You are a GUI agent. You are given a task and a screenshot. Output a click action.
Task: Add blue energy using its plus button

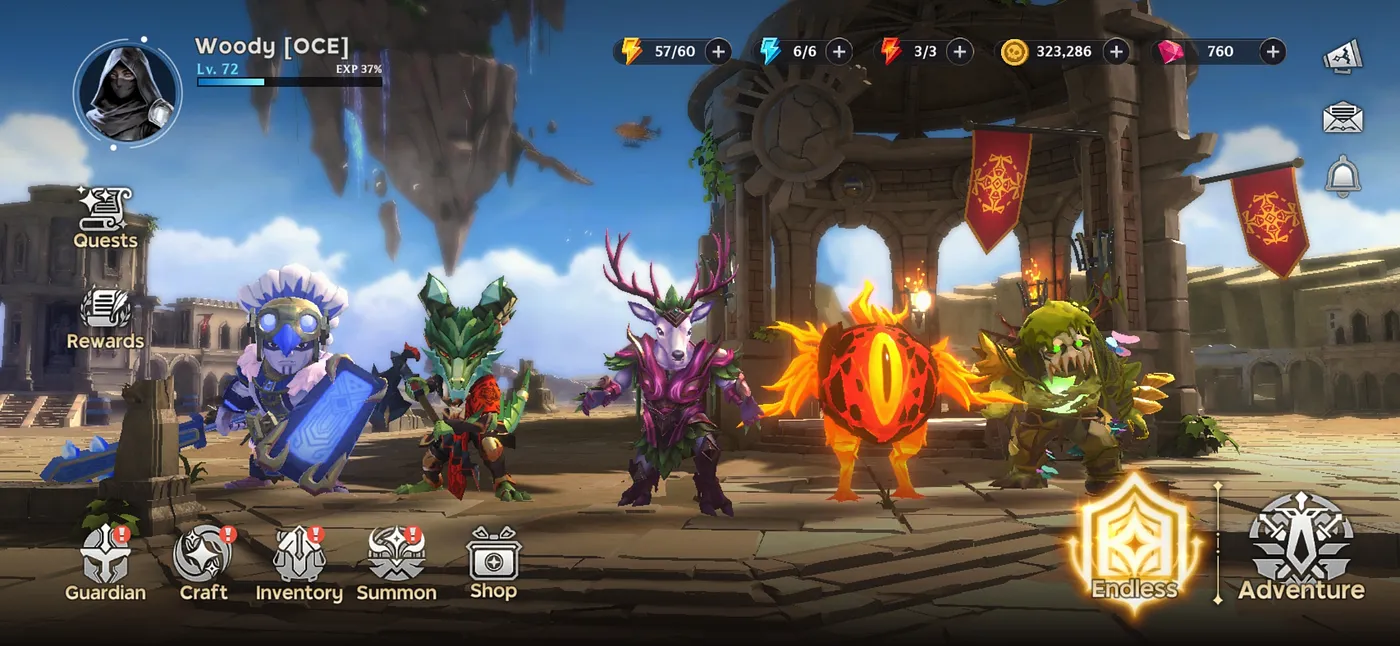click(838, 51)
